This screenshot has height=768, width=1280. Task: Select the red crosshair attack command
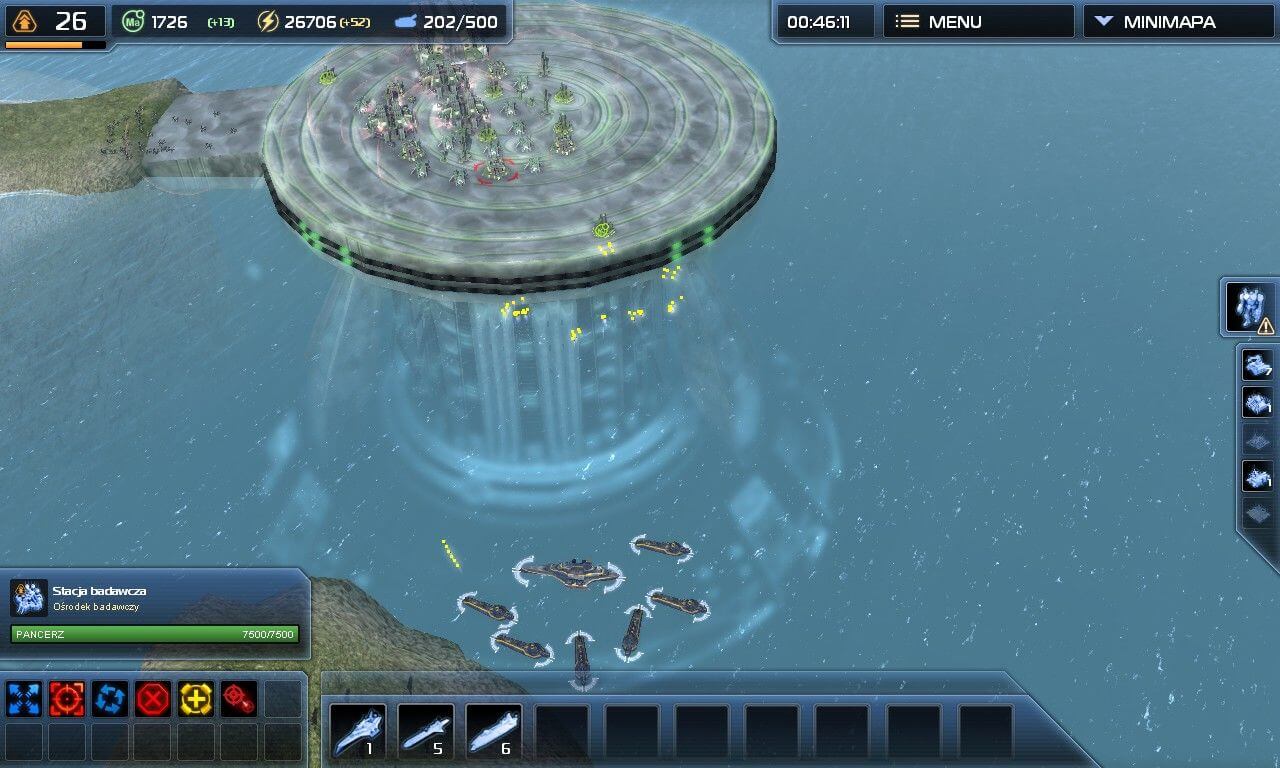(67, 698)
